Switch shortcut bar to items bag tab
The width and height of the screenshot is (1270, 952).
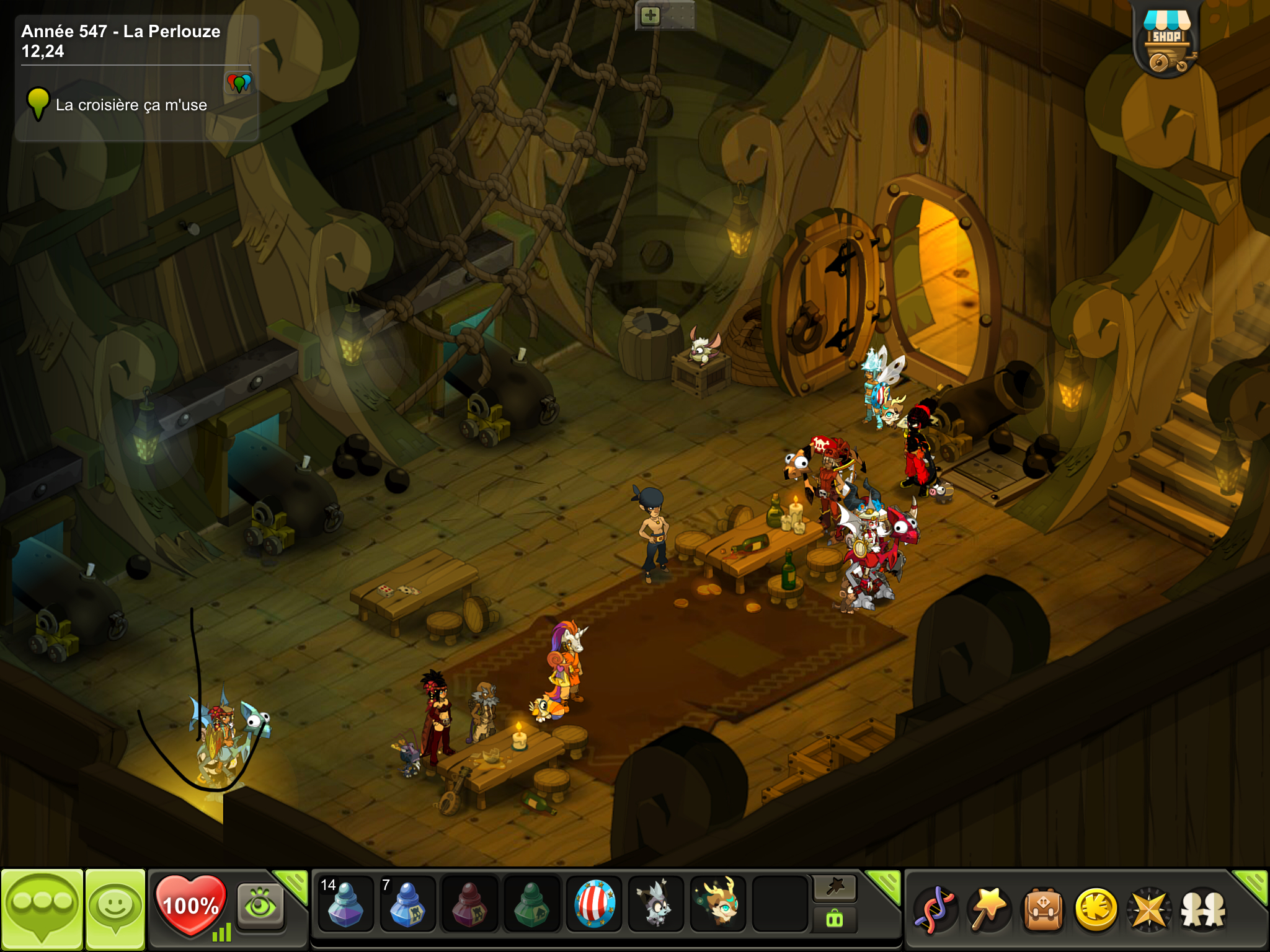[x=834, y=919]
